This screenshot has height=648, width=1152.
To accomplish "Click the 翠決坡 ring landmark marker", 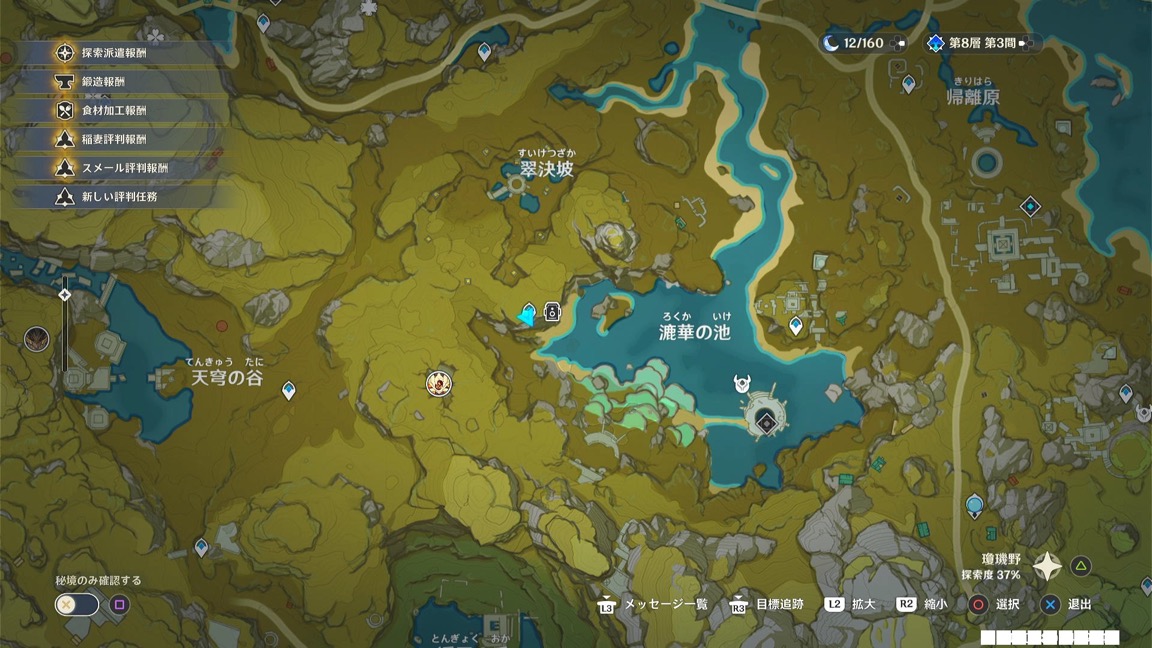I will coord(517,185).
